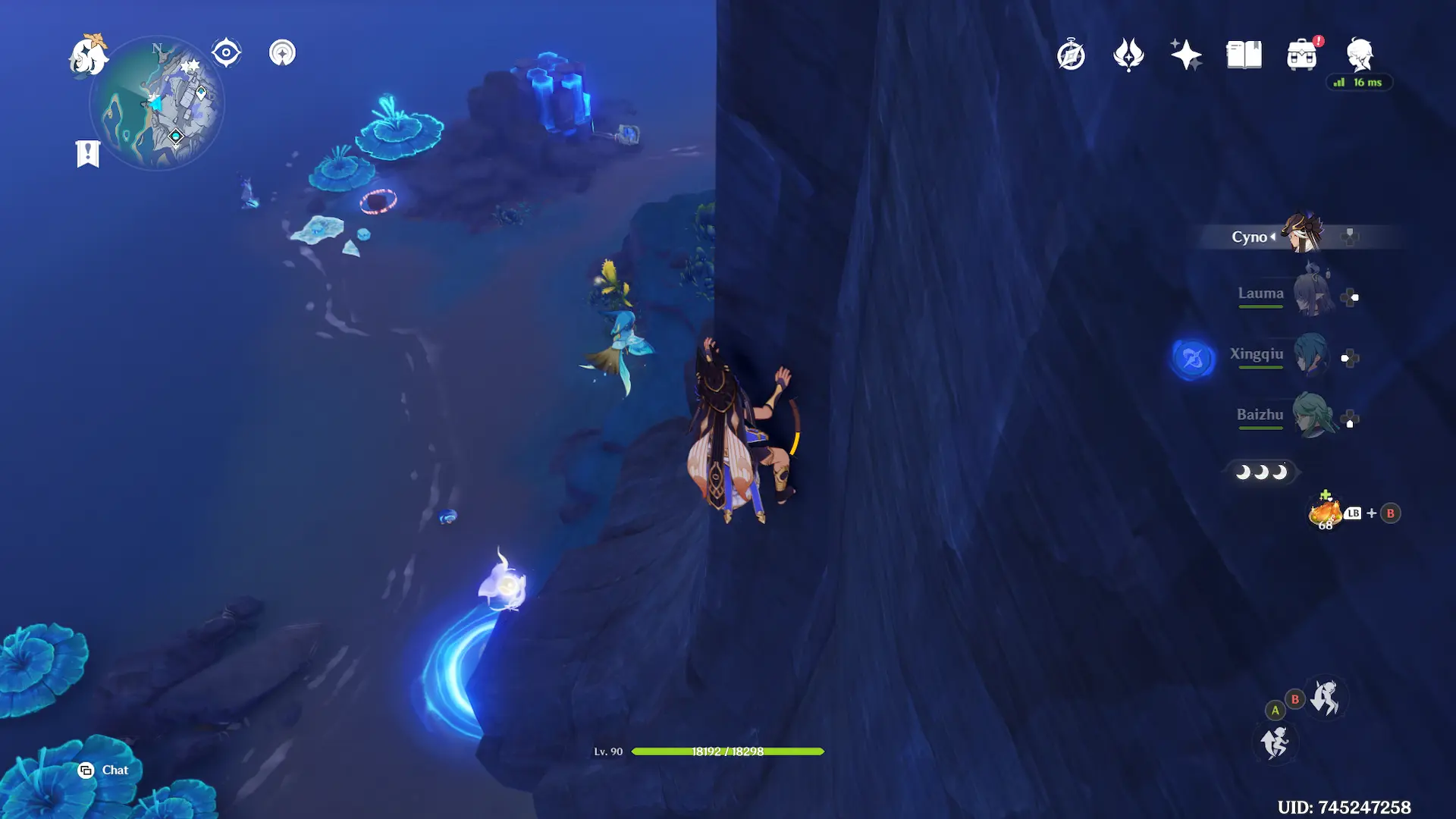
Task: Trigger Xingqiu's glowing blue burst icon
Action: coord(1192,358)
